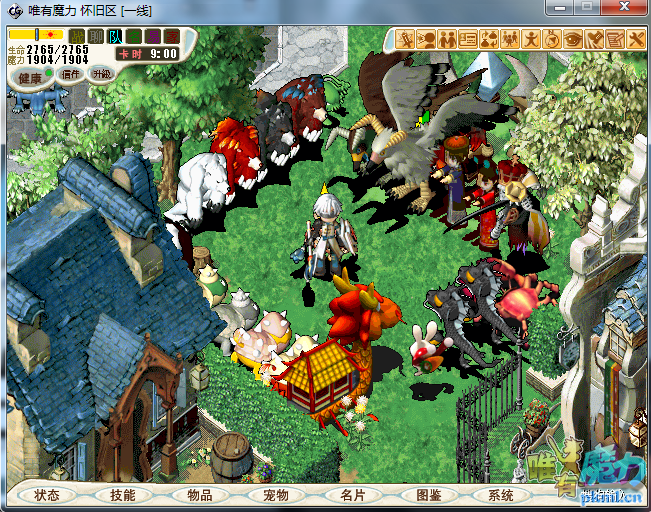Open the 物品 items menu
This screenshot has height=512, width=651.
pyautogui.click(x=199, y=495)
